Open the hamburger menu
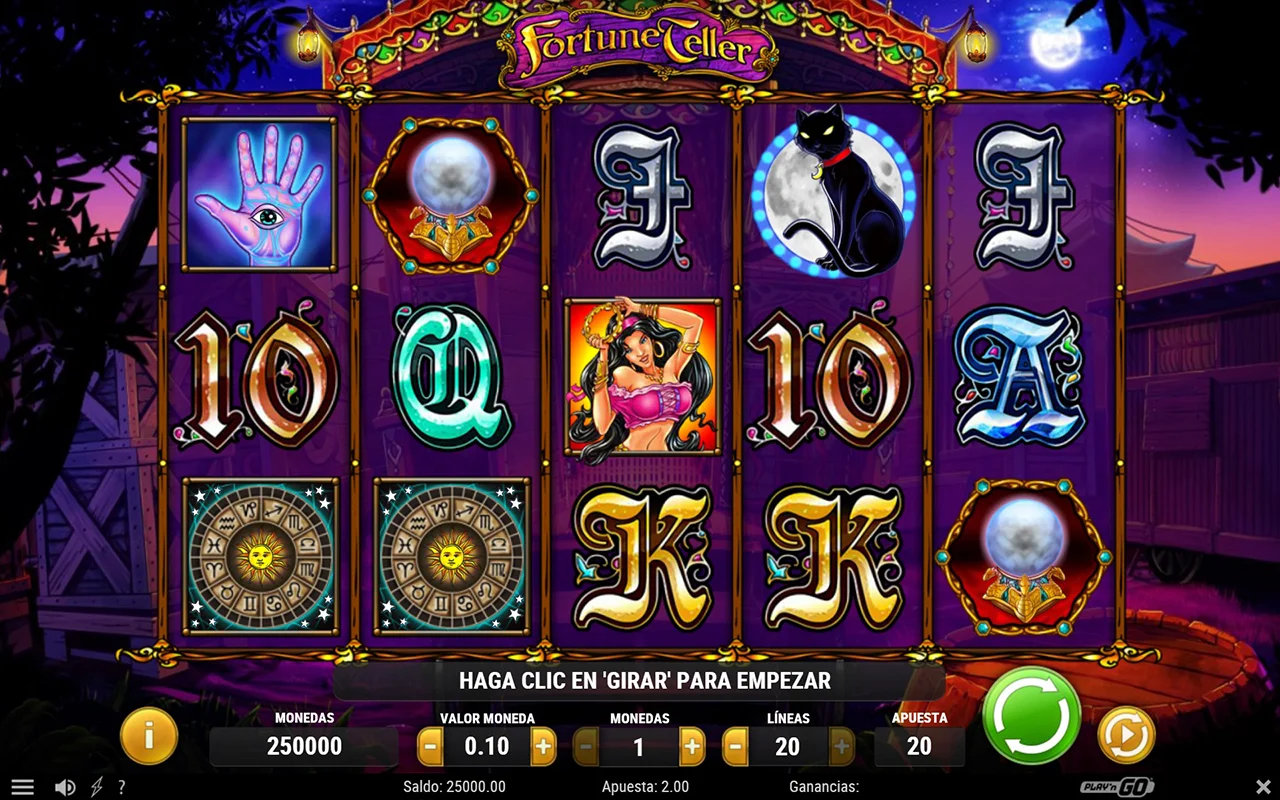Image resolution: width=1280 pixels, height=800 pixels. (x=22, y=787)
